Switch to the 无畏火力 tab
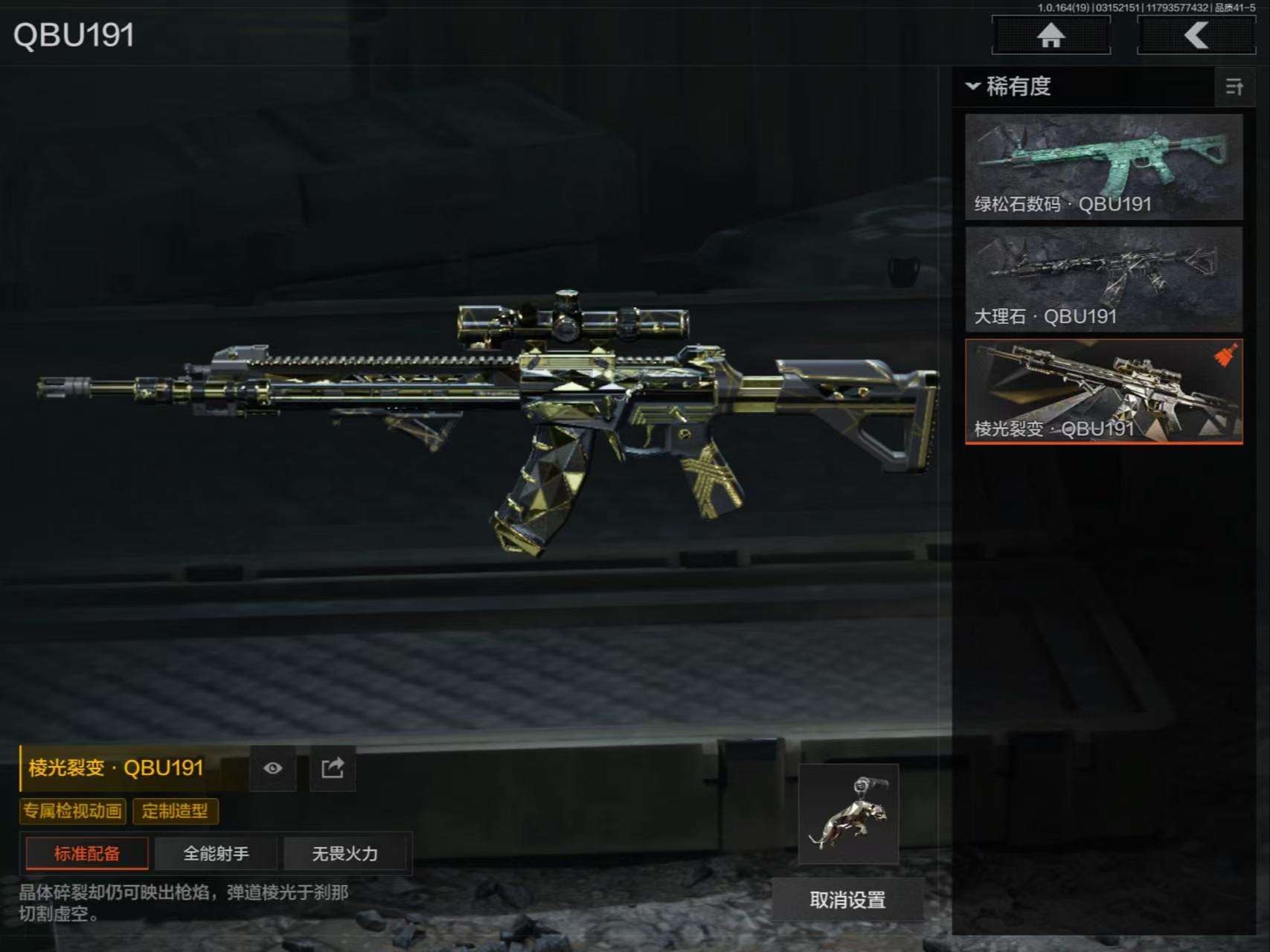The width and height of the screenshot is (1270, 952). 345,853
